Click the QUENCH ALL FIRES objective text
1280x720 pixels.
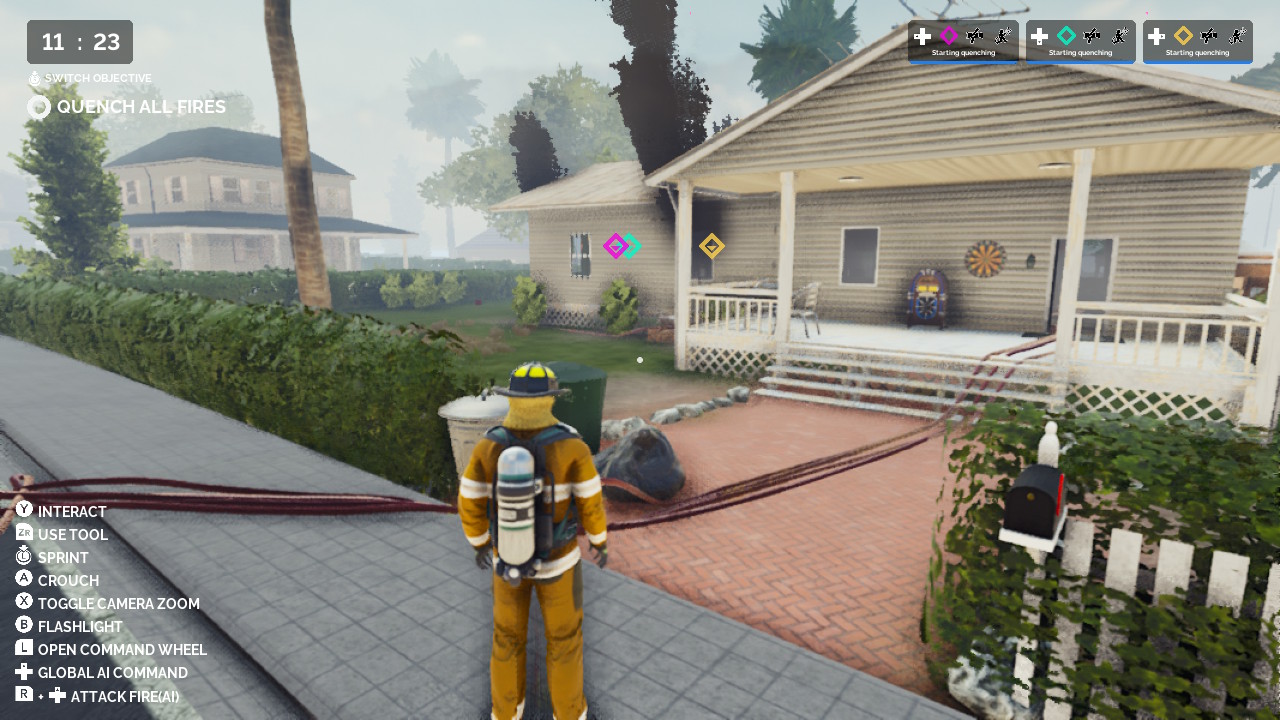tap(142, 106)
